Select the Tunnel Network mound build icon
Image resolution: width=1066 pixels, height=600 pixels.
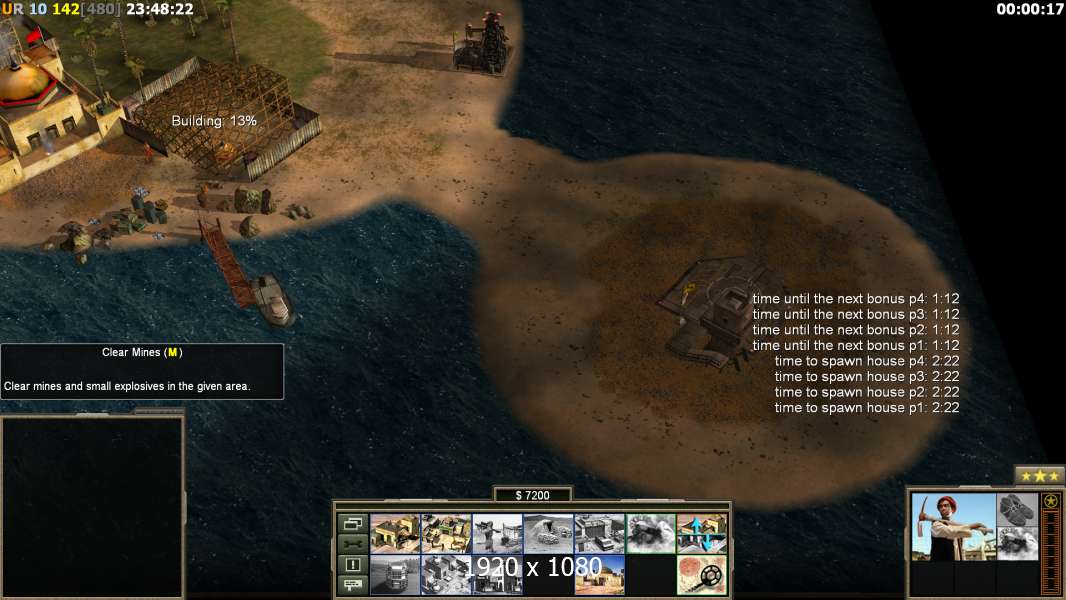coord(548,534)
